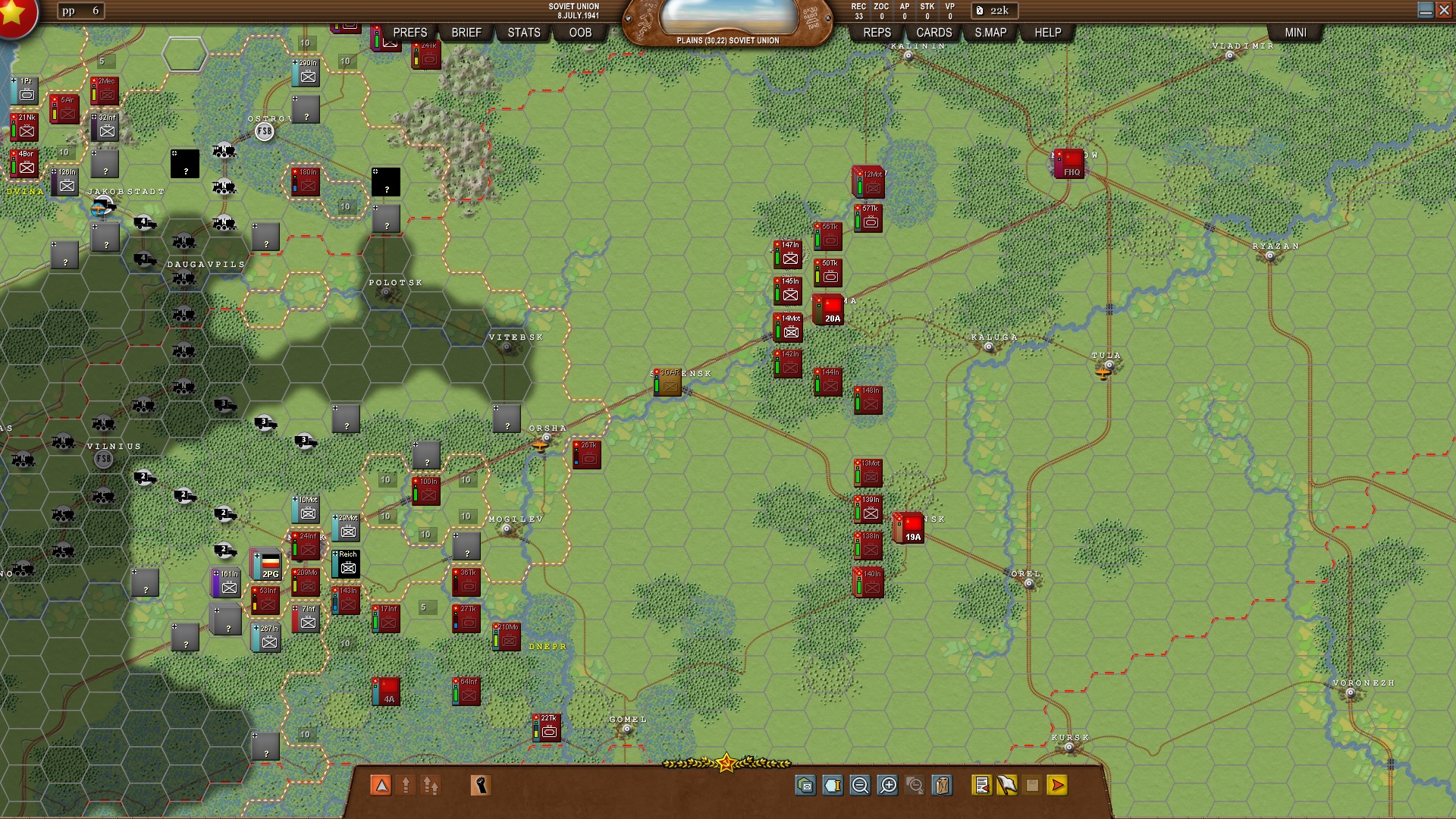The image size is (1456, 819).
Task: Open the CARDS screen
Action: tap(934, 33)
